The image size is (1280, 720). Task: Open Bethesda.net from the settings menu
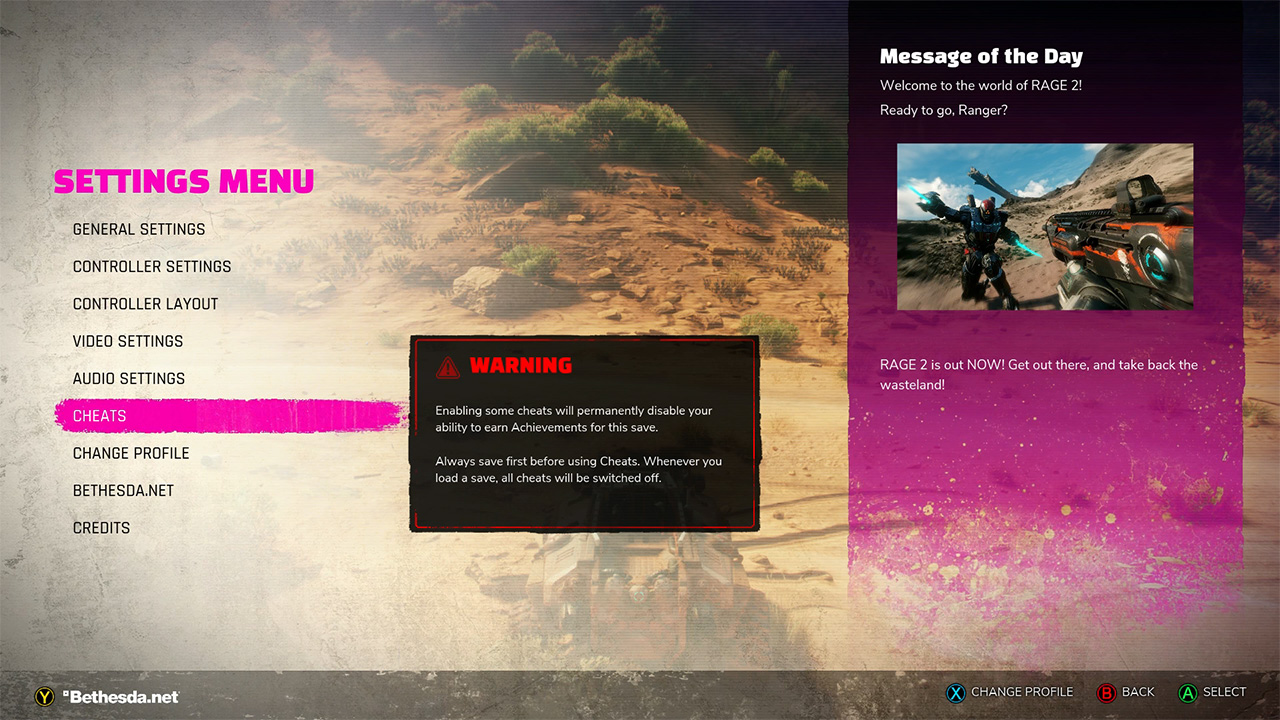coord(123,490)
